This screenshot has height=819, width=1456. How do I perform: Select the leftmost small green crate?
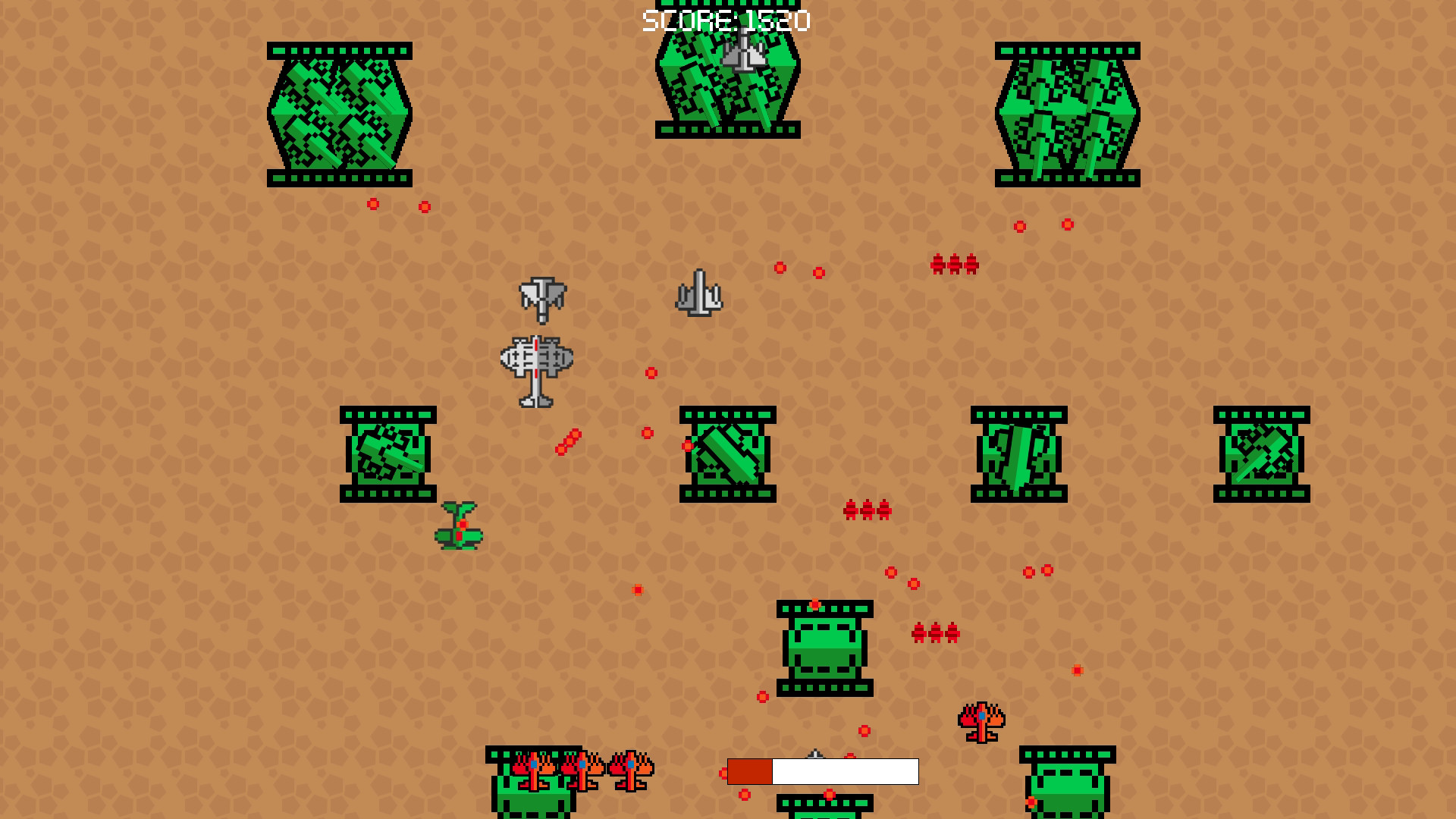coord(388,453)
